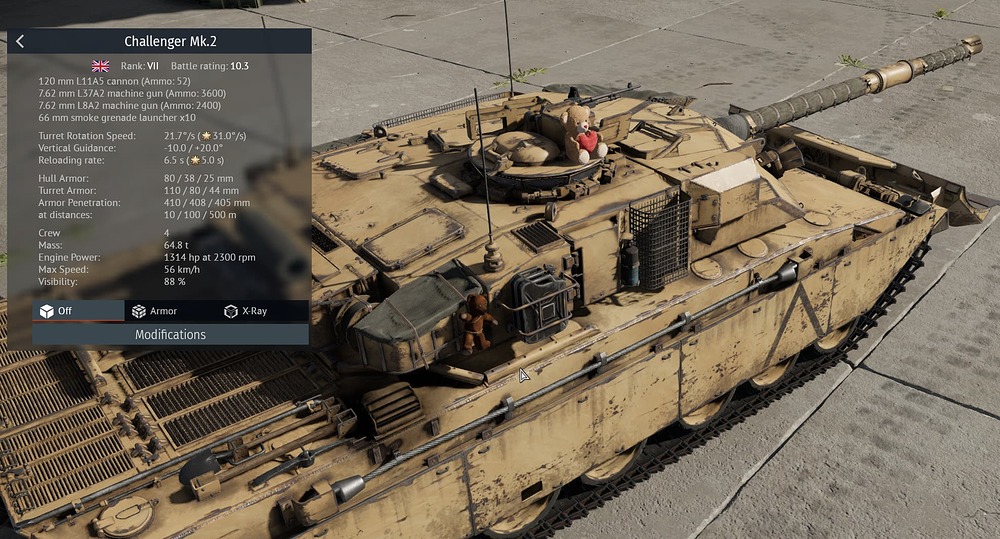Select the Off view mode
Image resolution: width=1000 pixels, height=539 pixels.
click(x=78, y=311)
